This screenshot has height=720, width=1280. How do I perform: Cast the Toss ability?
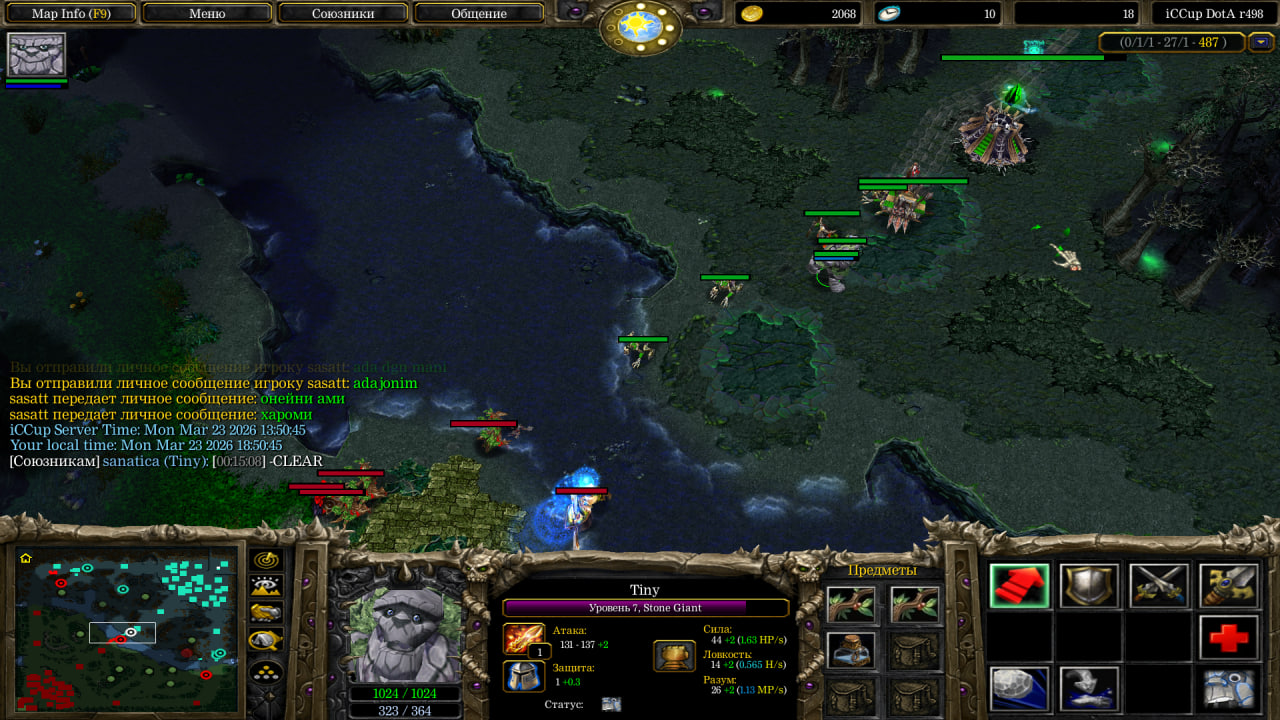coord(1089,689)
